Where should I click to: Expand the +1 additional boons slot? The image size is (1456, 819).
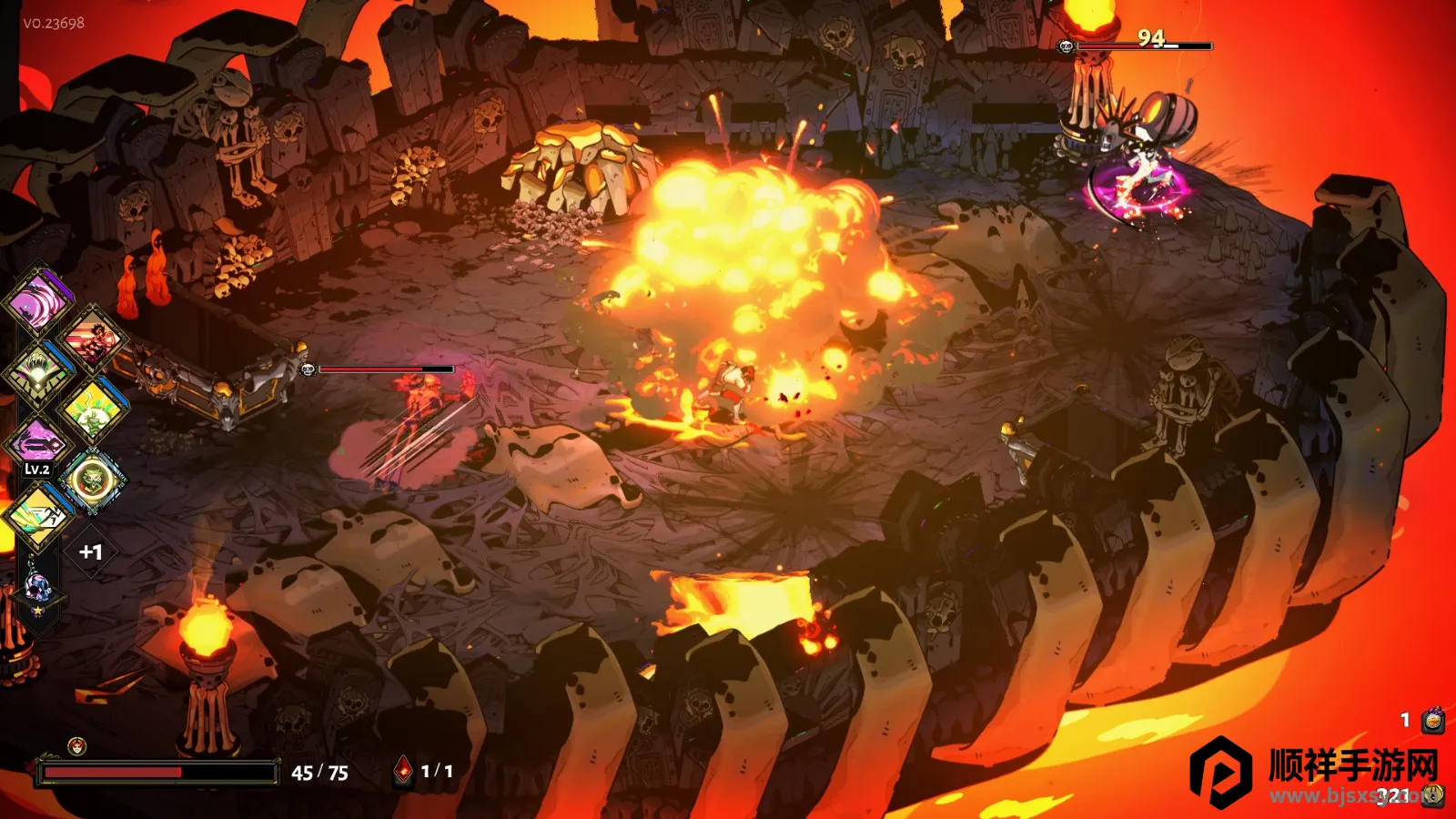[90, 551]
